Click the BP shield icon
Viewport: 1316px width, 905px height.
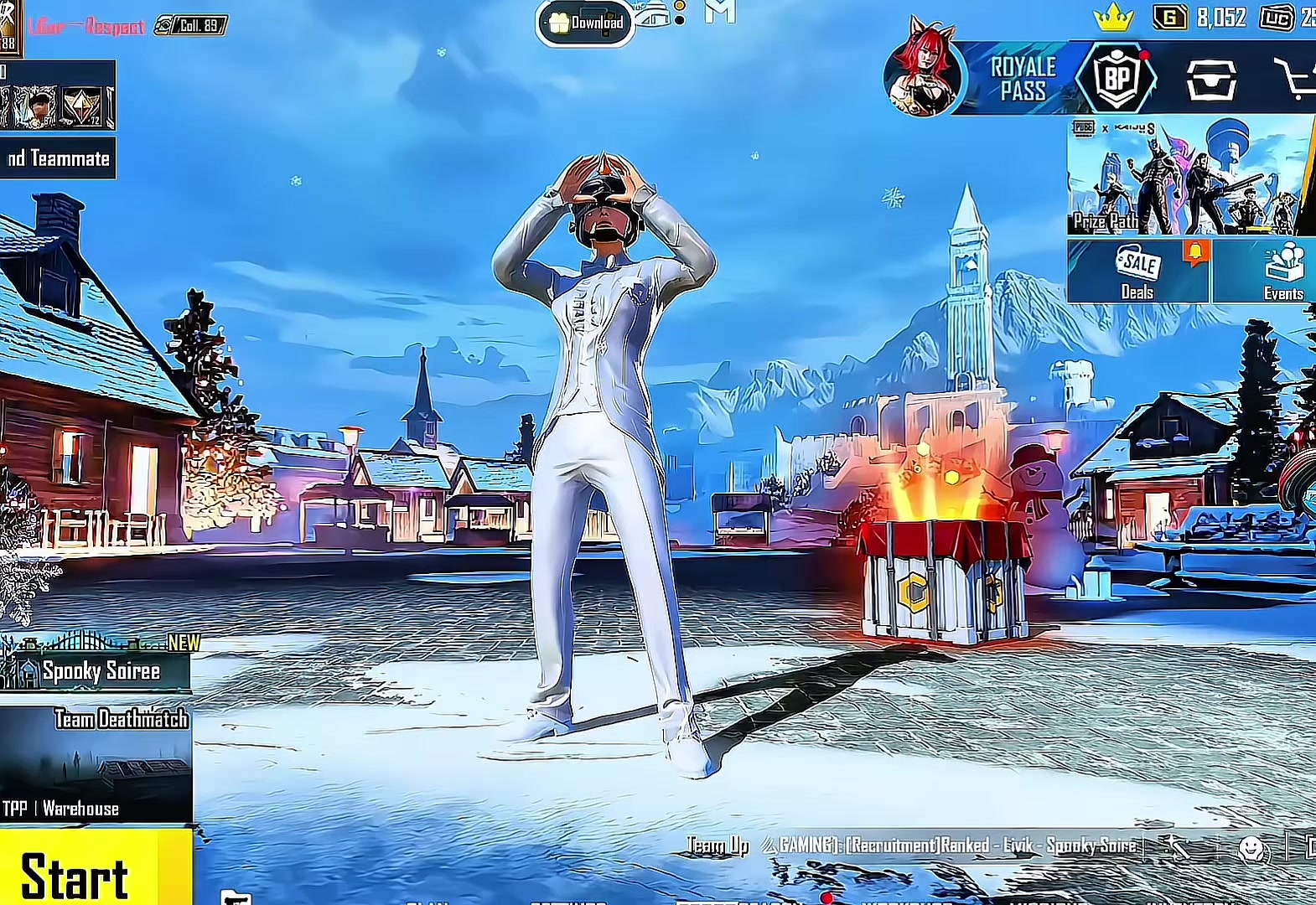(1117, 80)
